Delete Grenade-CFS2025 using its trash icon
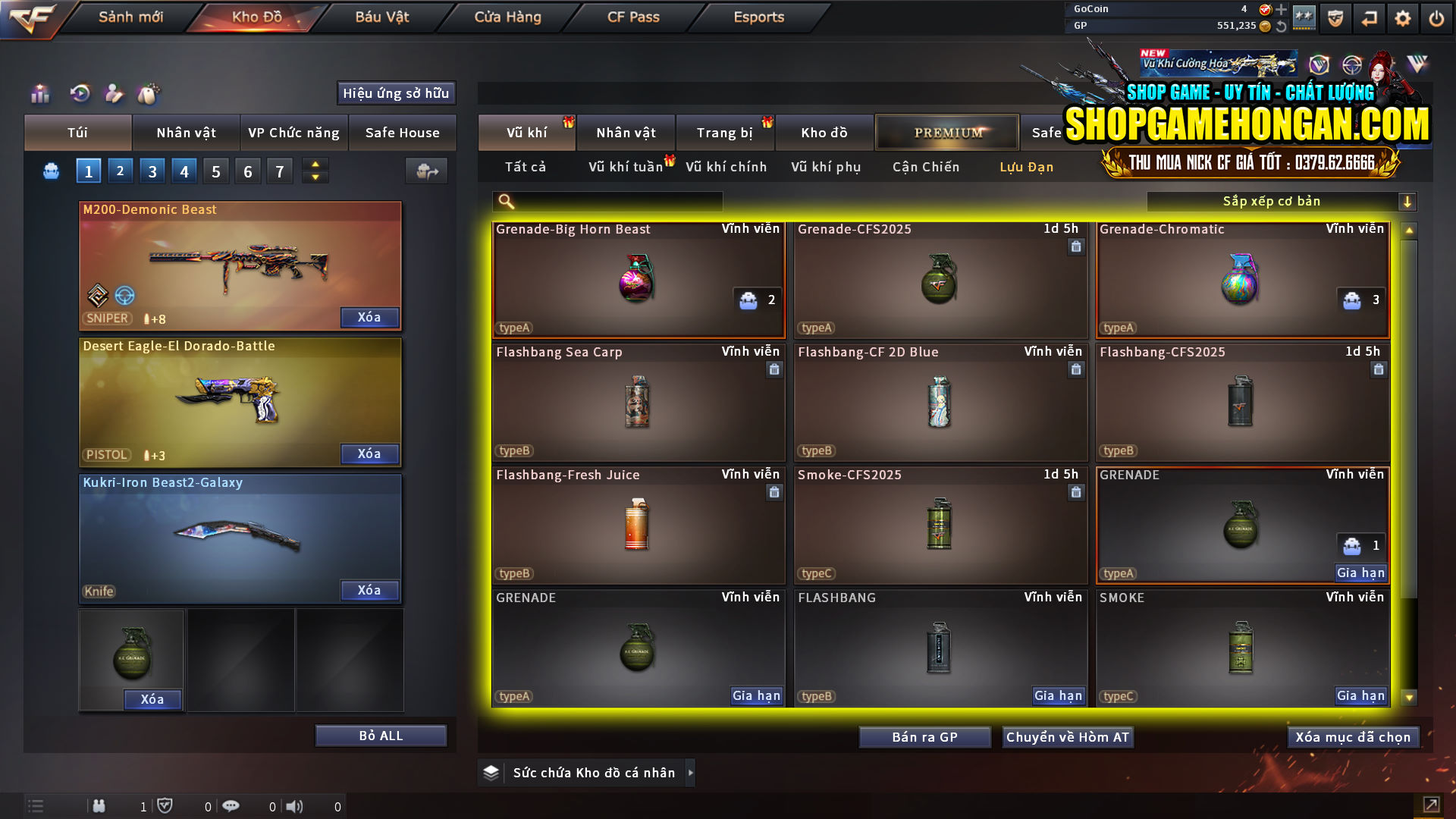This screenshot has height=819, width=1456. tap(1076, 247)
